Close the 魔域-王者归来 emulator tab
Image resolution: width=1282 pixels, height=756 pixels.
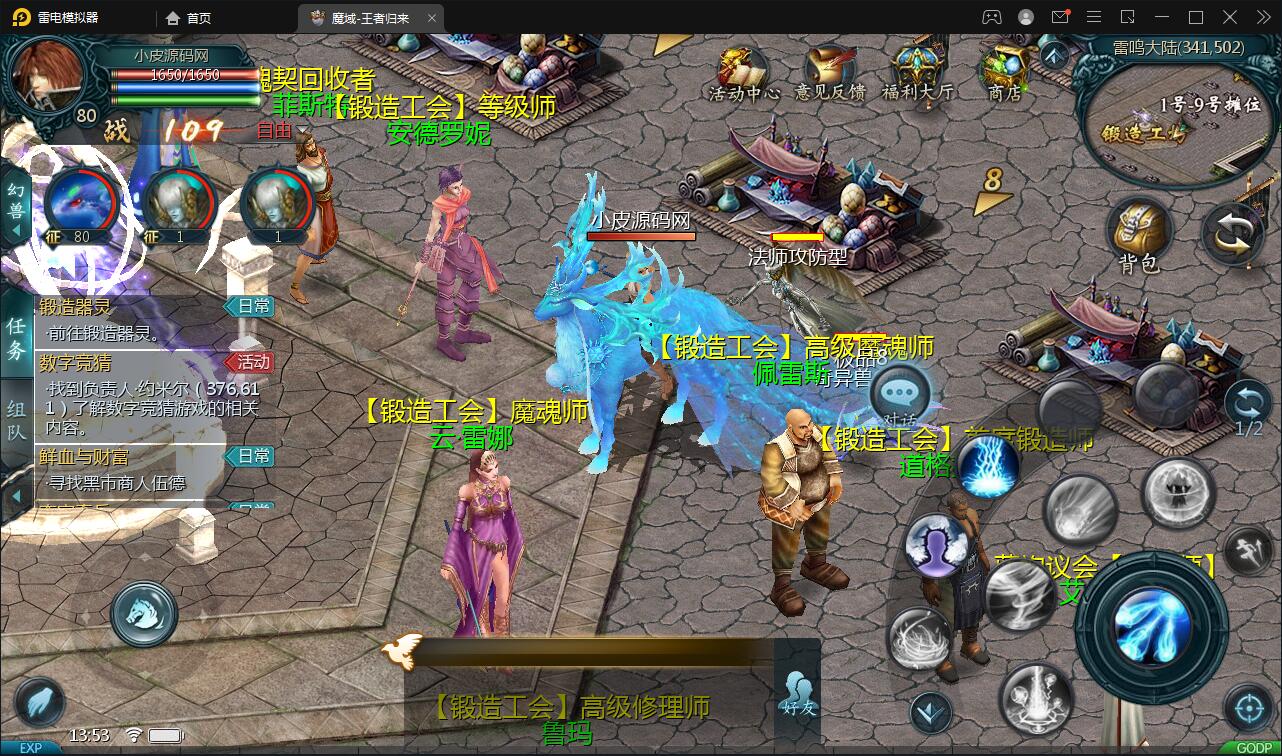pyautogui.click(x=431, y=18)
